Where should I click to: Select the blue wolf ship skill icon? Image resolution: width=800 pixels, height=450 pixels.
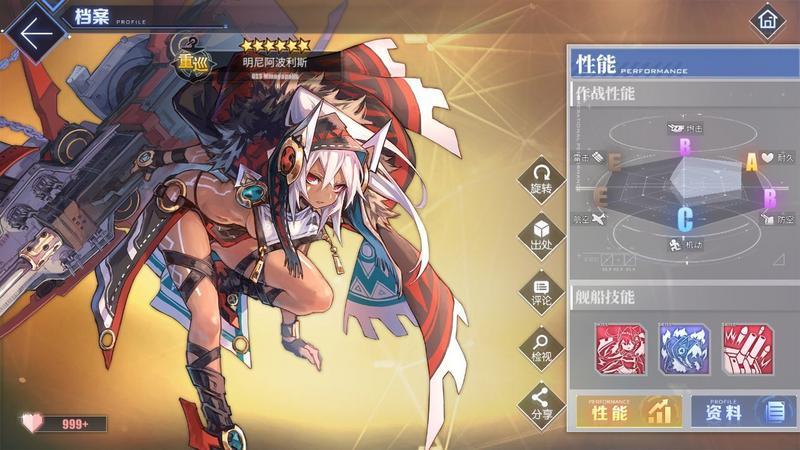(684, 348)
